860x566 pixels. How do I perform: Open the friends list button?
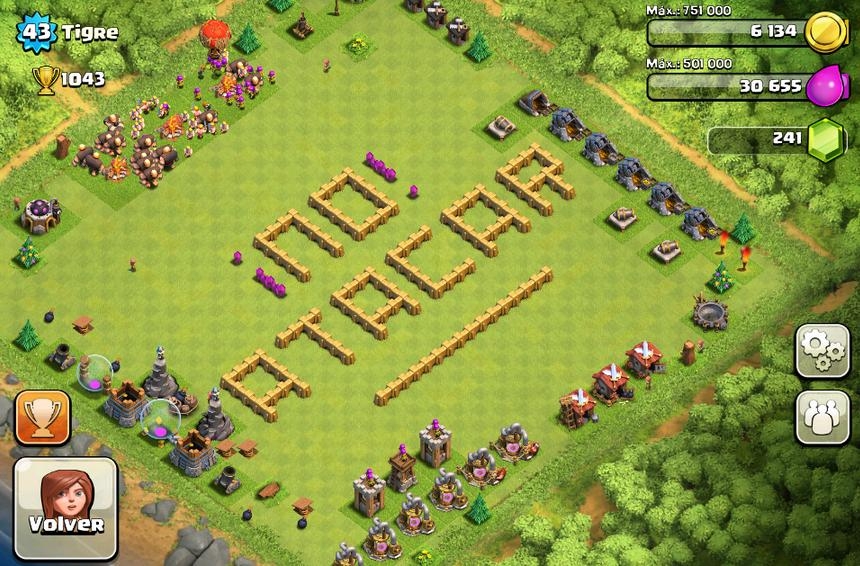[x=822, y=417]
